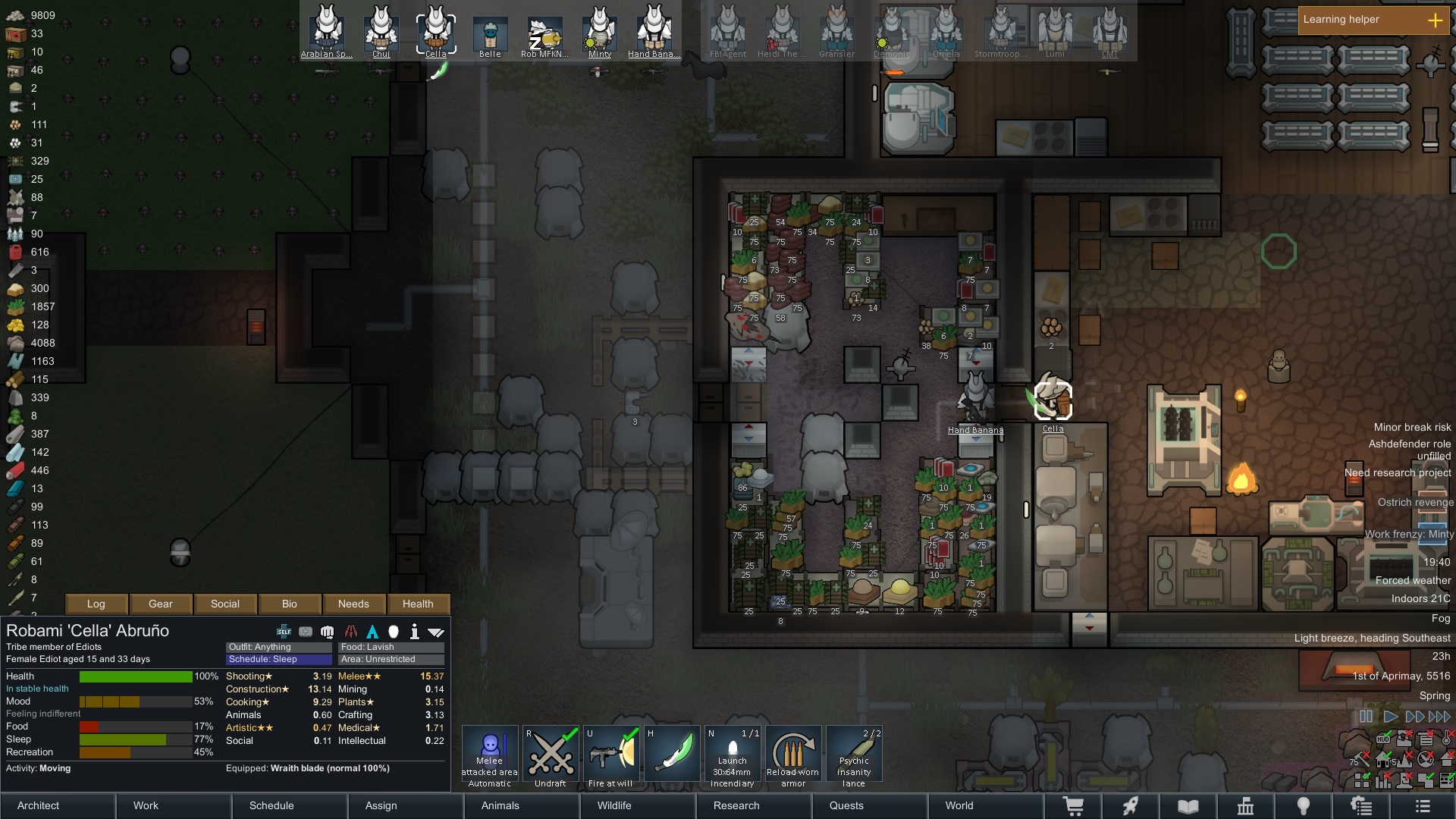
Task: Switch to the Gear tab
Action: pyautogui.click(x=161, y=604)
